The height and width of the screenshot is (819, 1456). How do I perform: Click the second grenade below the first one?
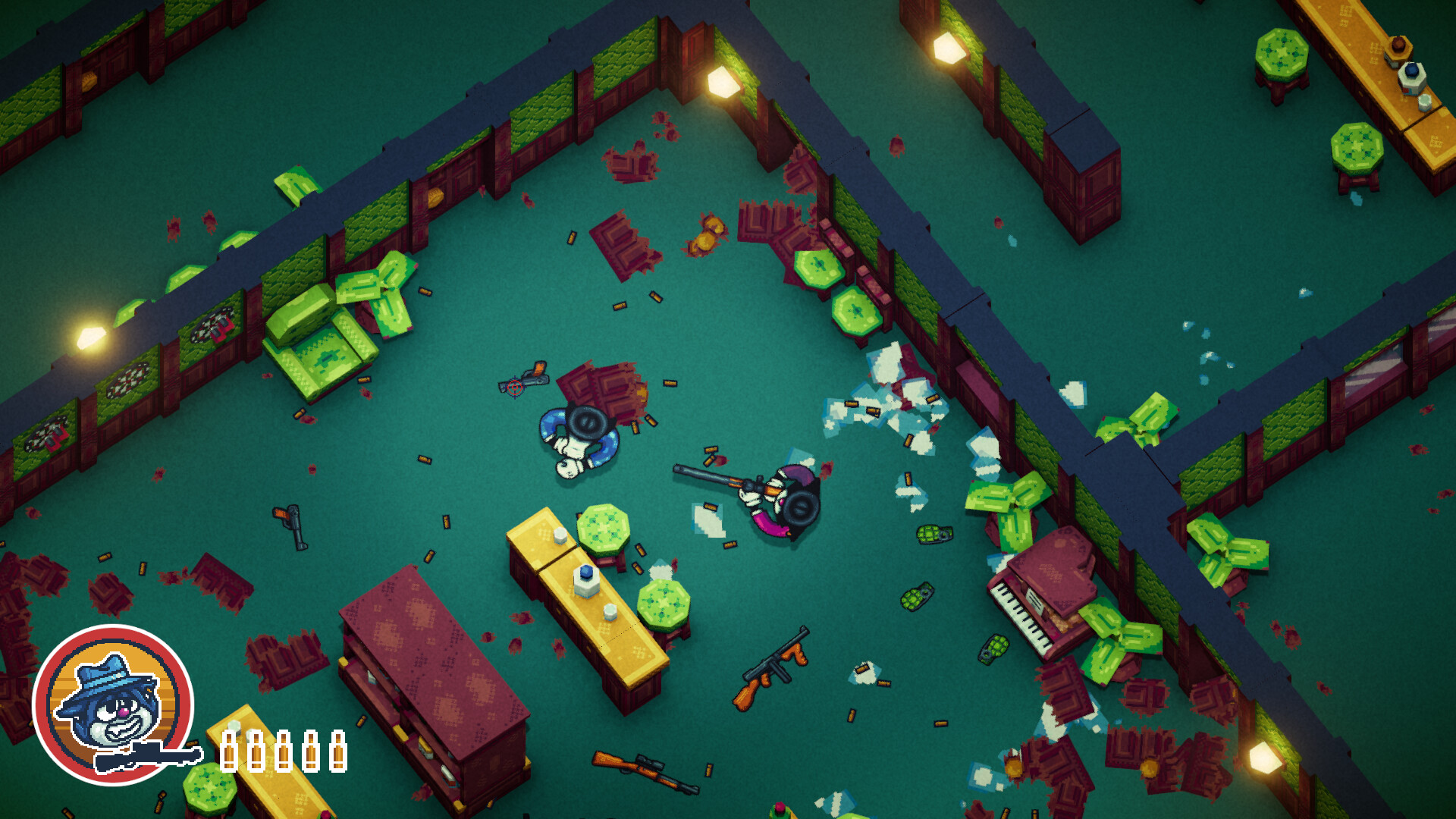918,598
